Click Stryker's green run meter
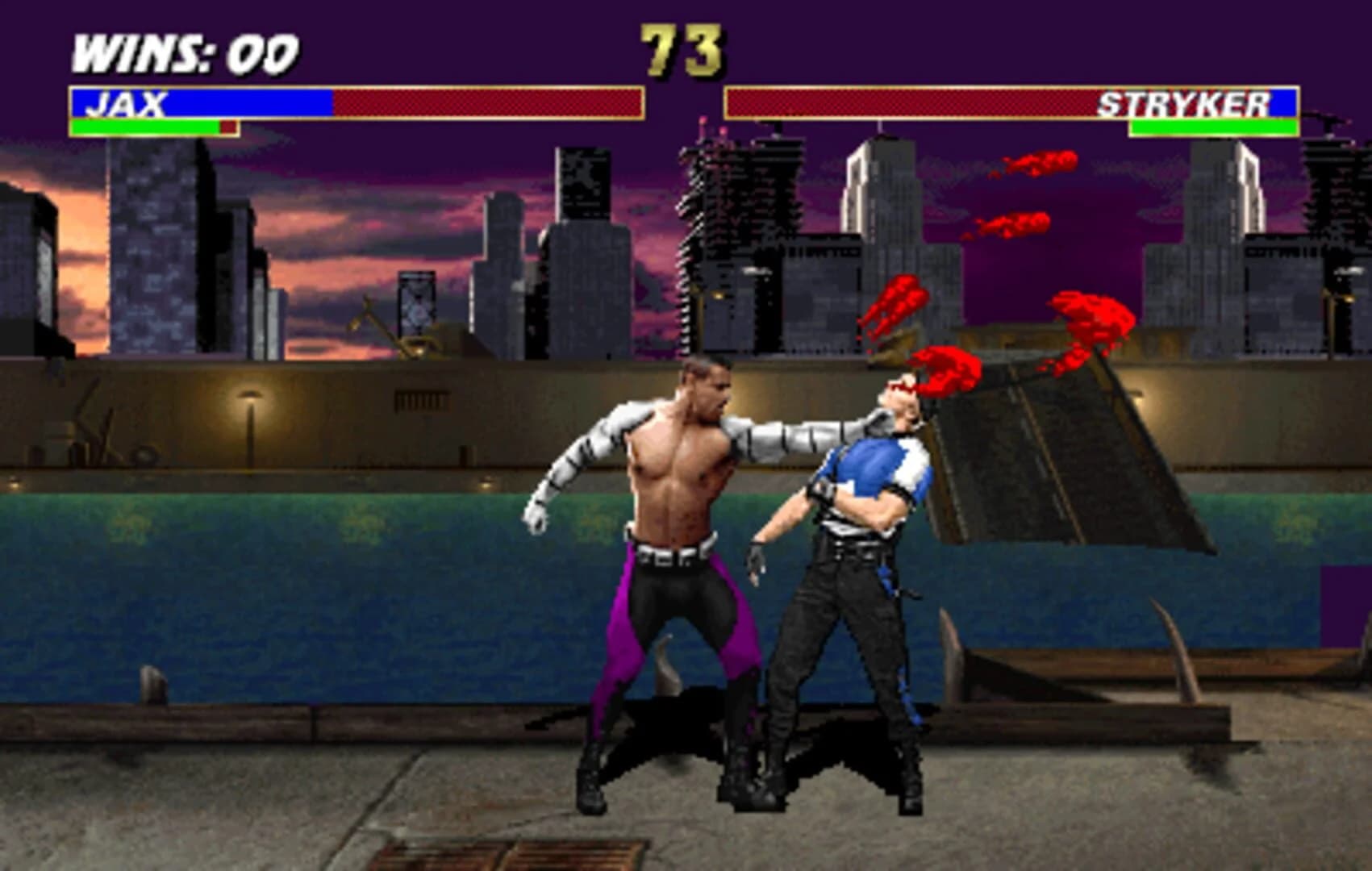1372x871 pixels. 1210,127
